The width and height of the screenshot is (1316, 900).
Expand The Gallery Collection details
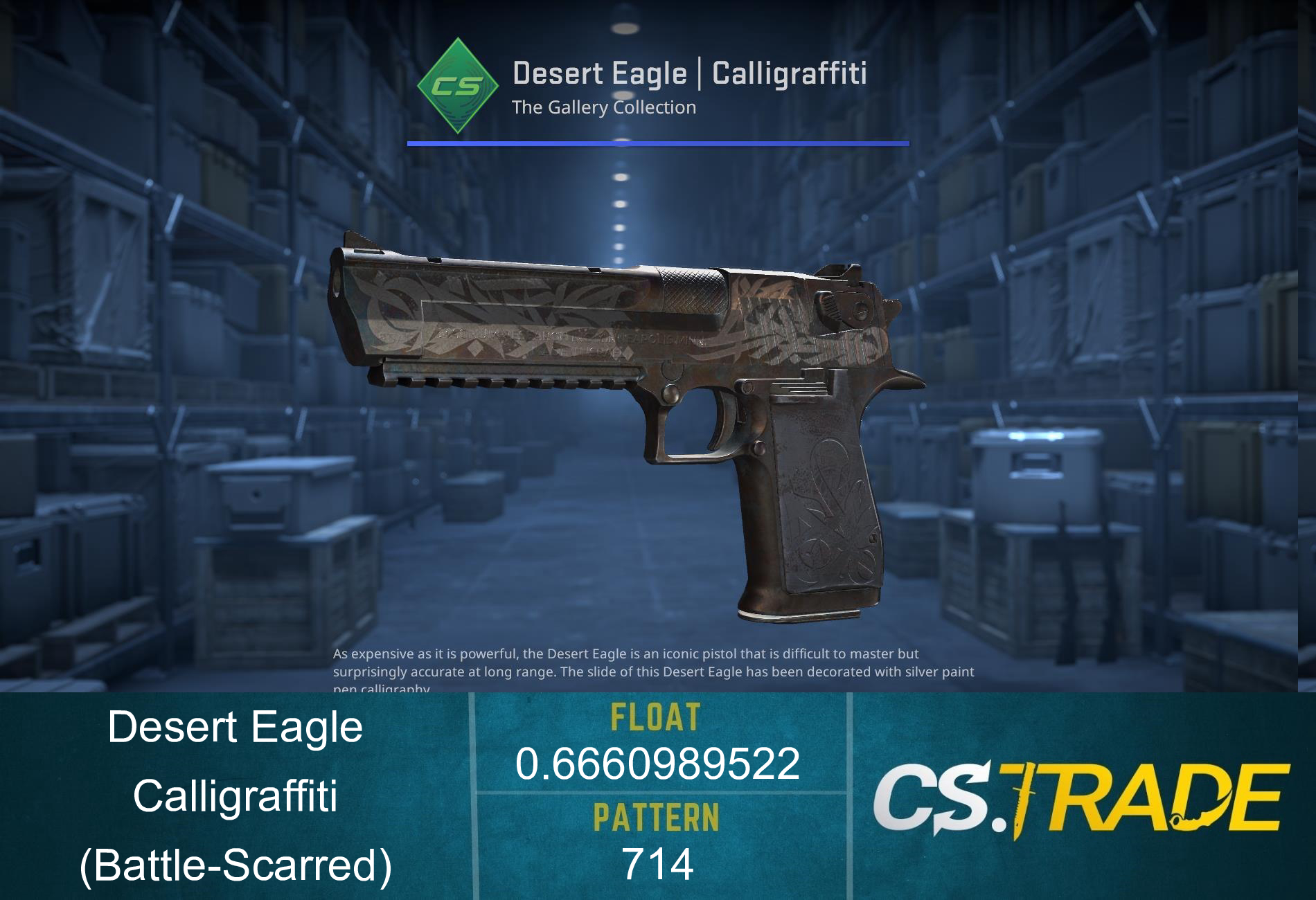pyautogui.click(x=604, y=107)
